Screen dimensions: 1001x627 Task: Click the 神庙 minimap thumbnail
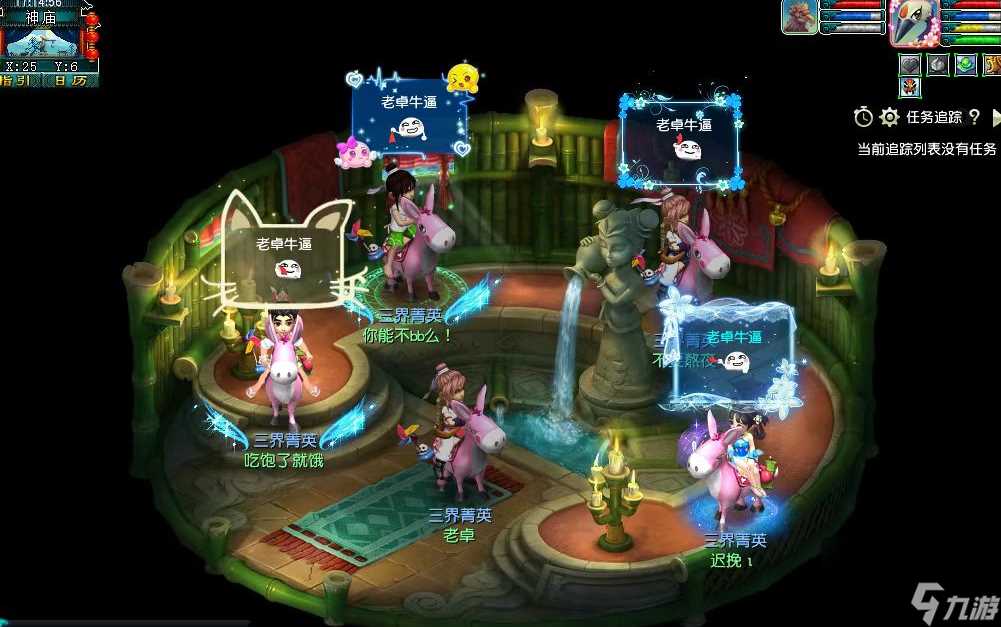[40, 42]
